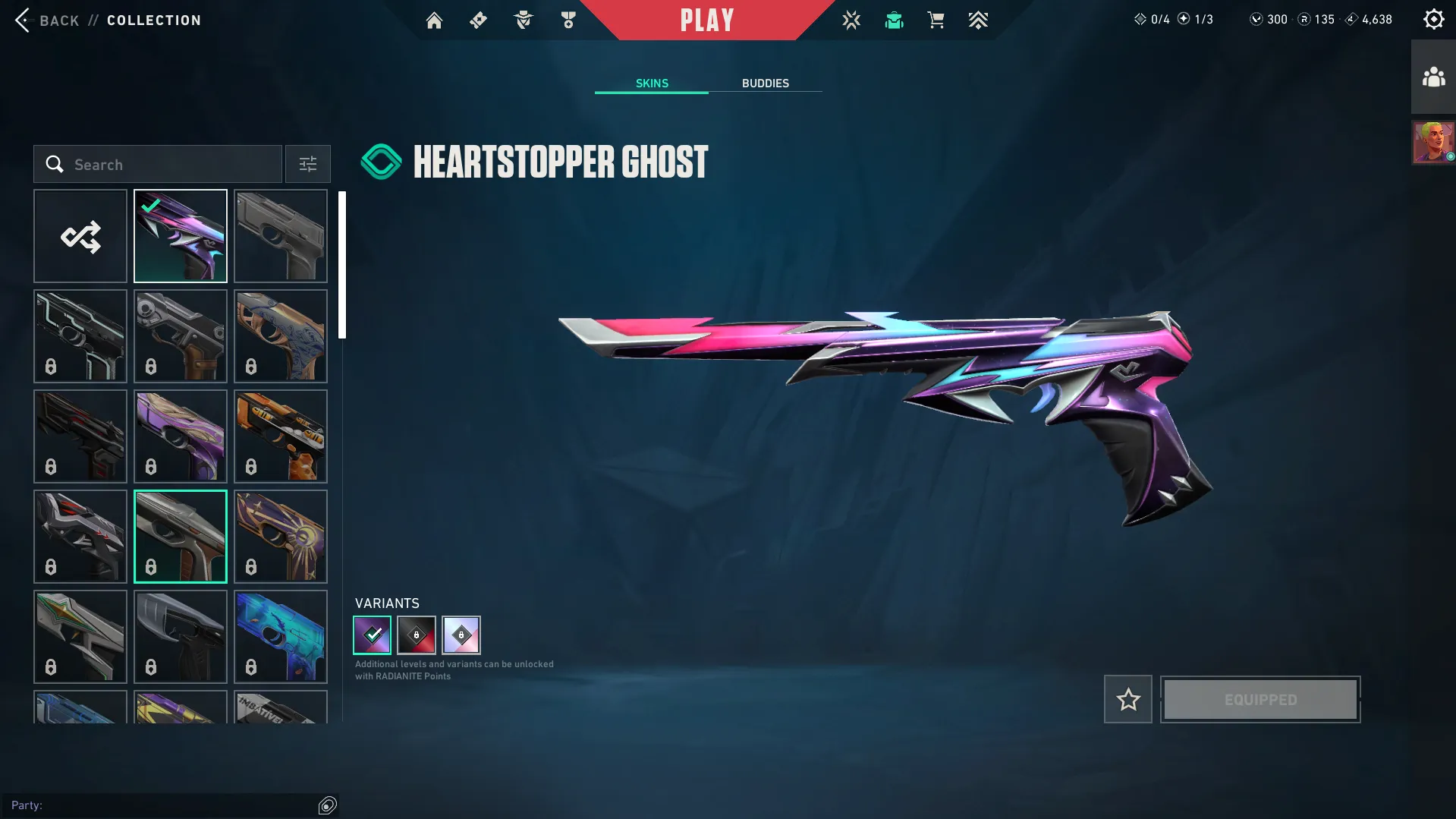The height and width of the screenshot is (819, 1456).
Task: Toggle the favorite star for Heartstopper Ghost
Action: tap(1127, 699)
